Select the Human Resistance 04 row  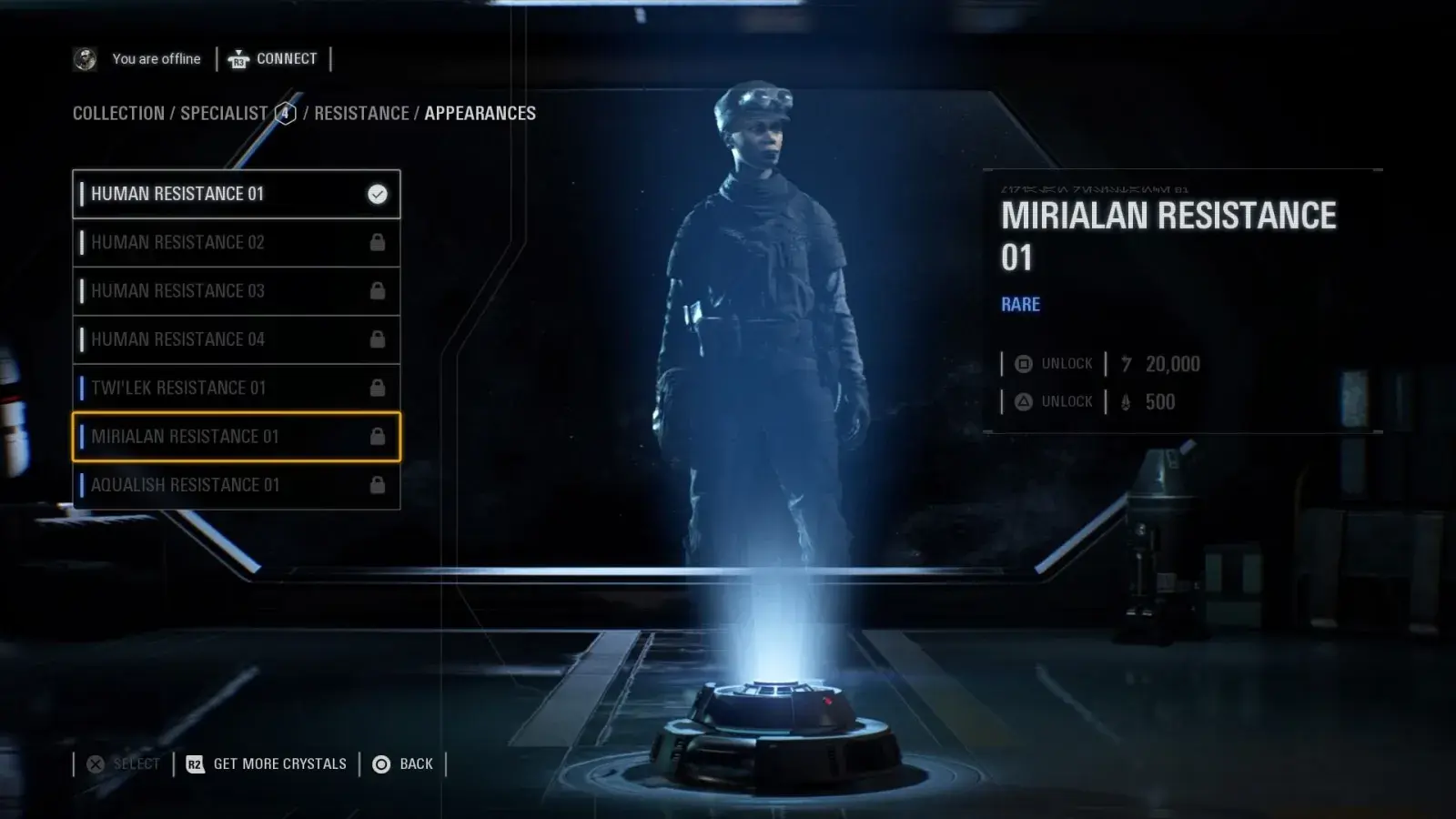coord(236,339)
